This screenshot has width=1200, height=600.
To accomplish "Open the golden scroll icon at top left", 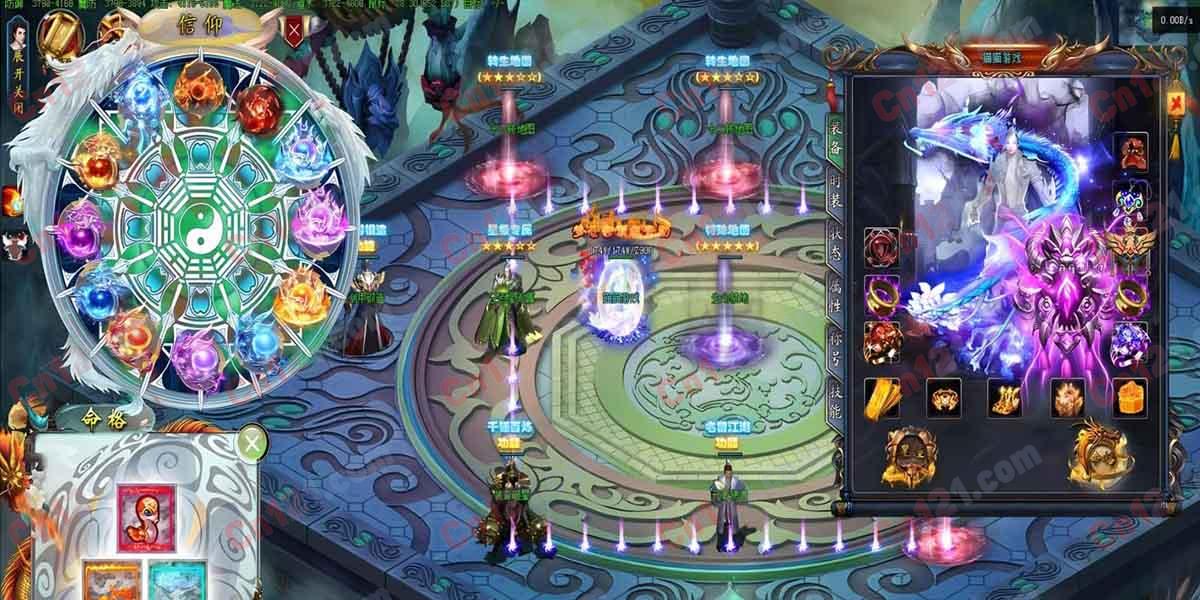I will (x=61, y=35).
